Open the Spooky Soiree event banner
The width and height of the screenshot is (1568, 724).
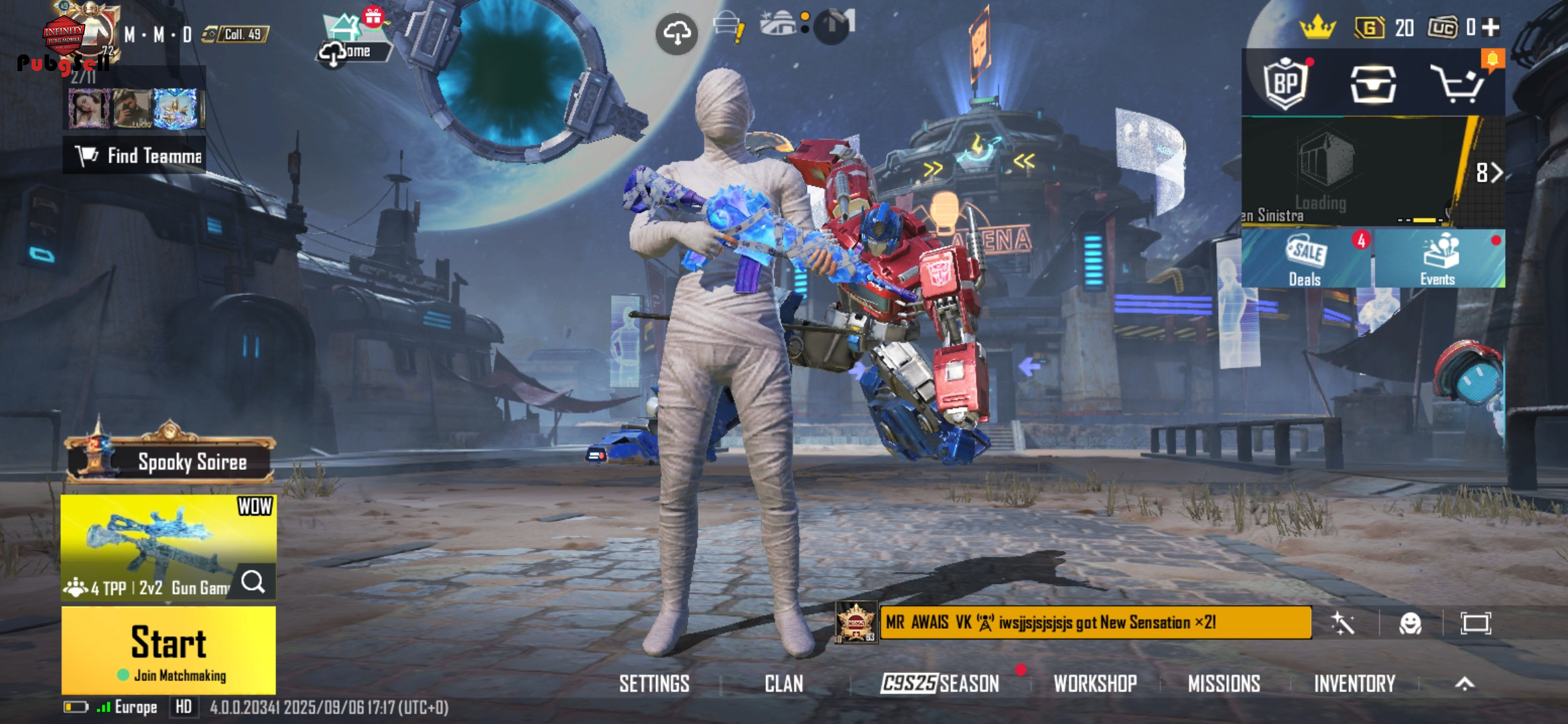pyautogui.click(x=170, y=461)
